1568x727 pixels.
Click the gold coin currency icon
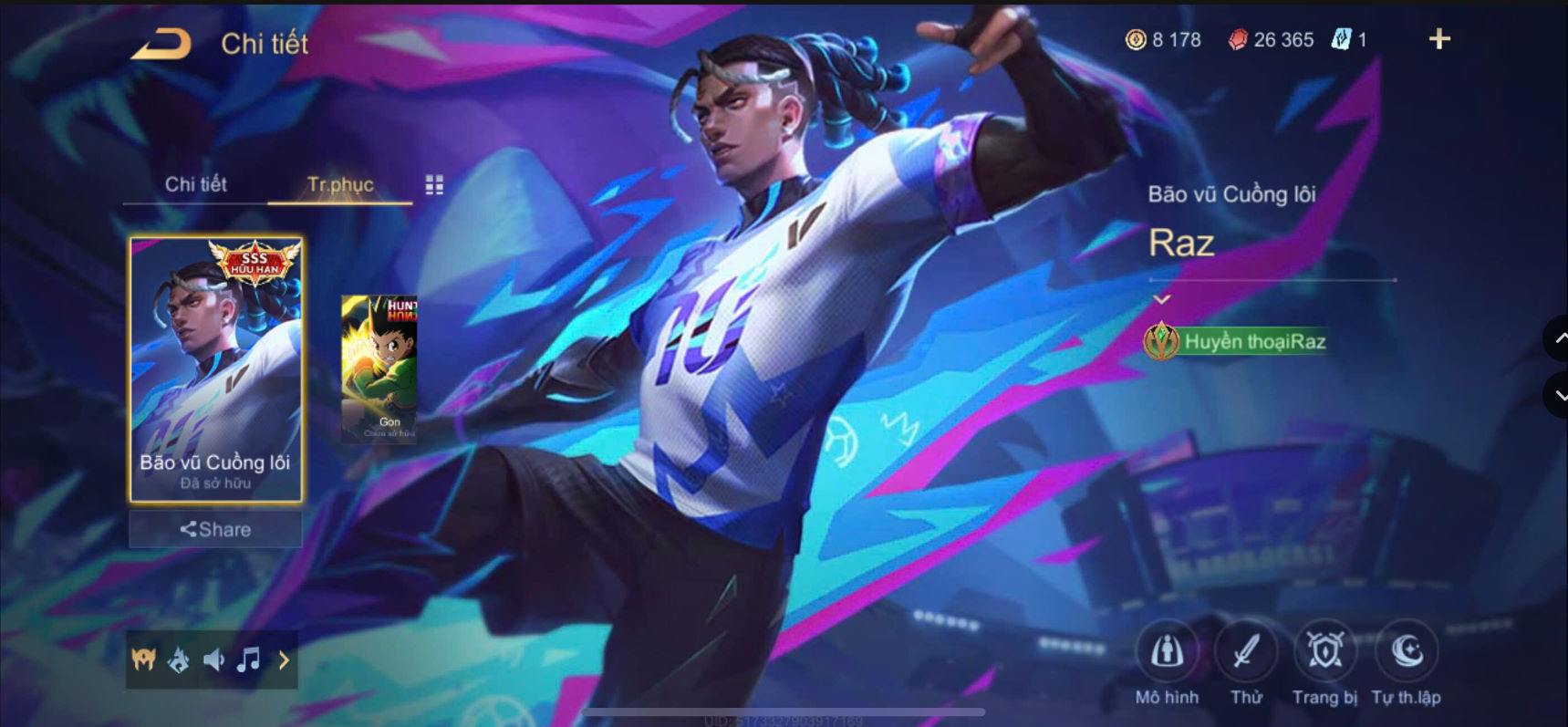tap(1134, 39)
